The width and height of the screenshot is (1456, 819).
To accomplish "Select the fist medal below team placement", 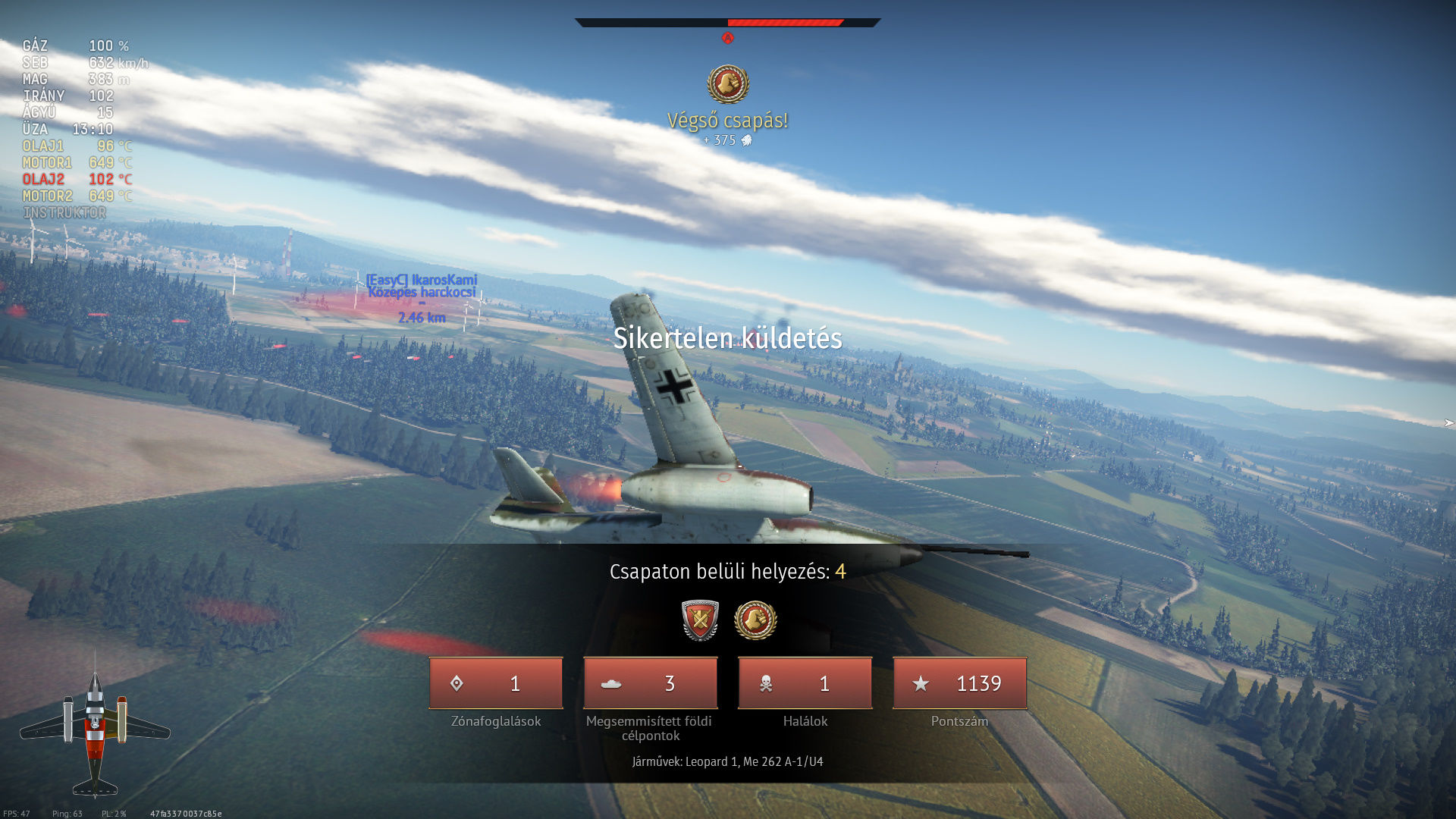I will click(755, 620).
